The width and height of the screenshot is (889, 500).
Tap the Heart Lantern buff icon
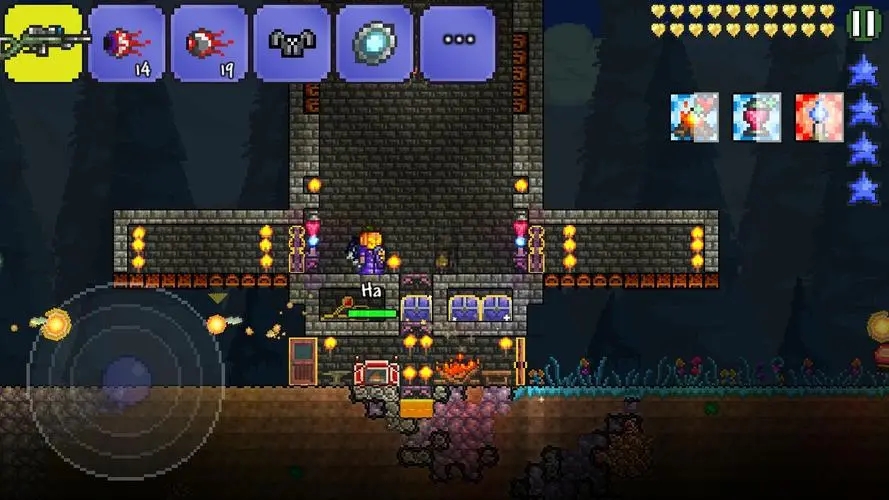(756, 117)
